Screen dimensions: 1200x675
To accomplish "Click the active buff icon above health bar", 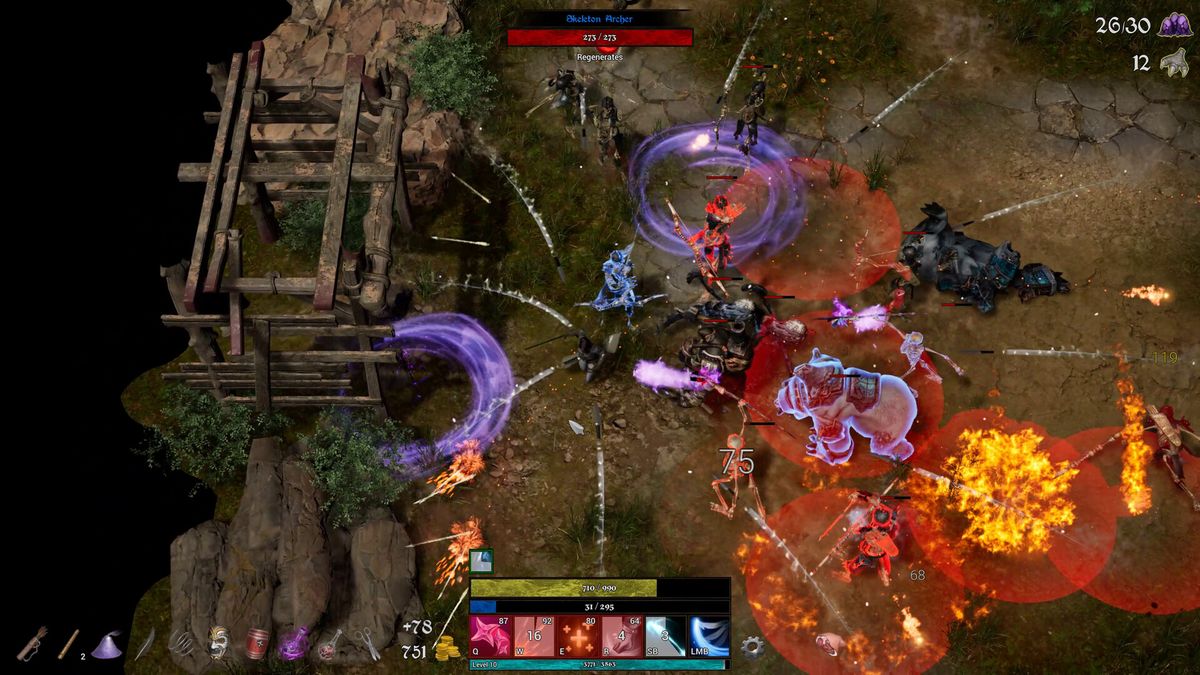I will point(482,561).
